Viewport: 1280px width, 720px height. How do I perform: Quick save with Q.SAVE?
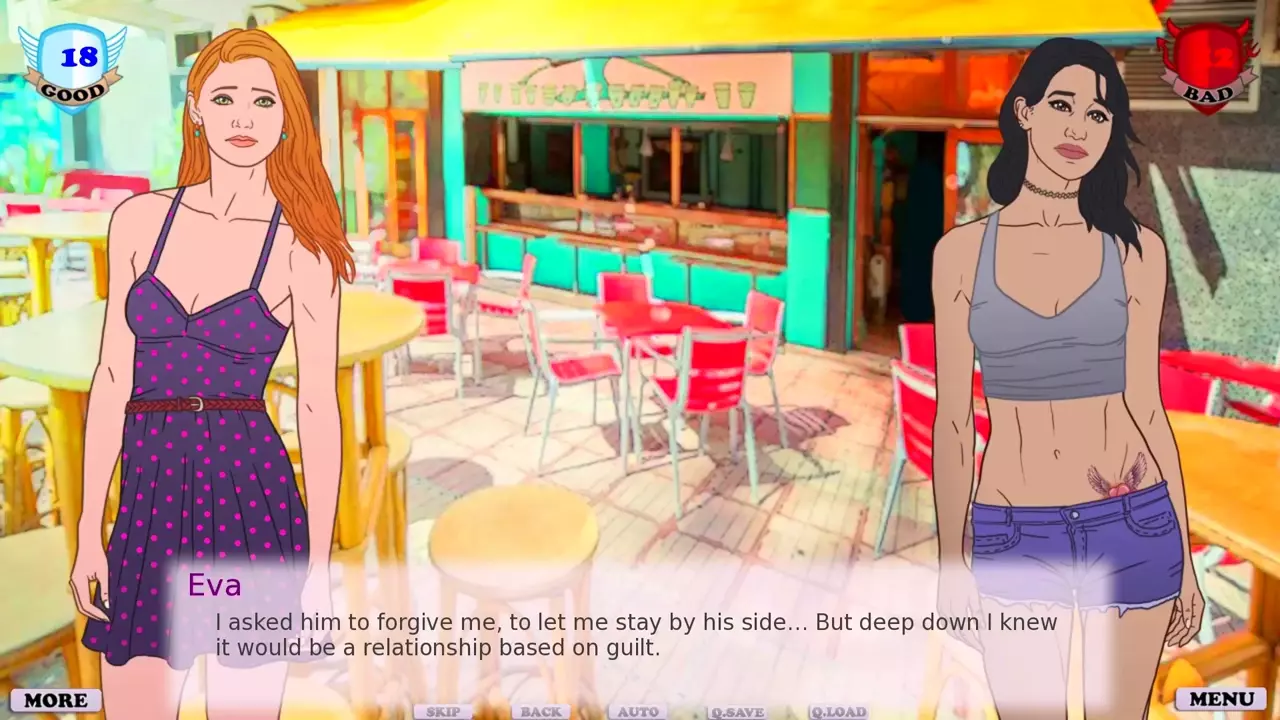tap(737, 712)
